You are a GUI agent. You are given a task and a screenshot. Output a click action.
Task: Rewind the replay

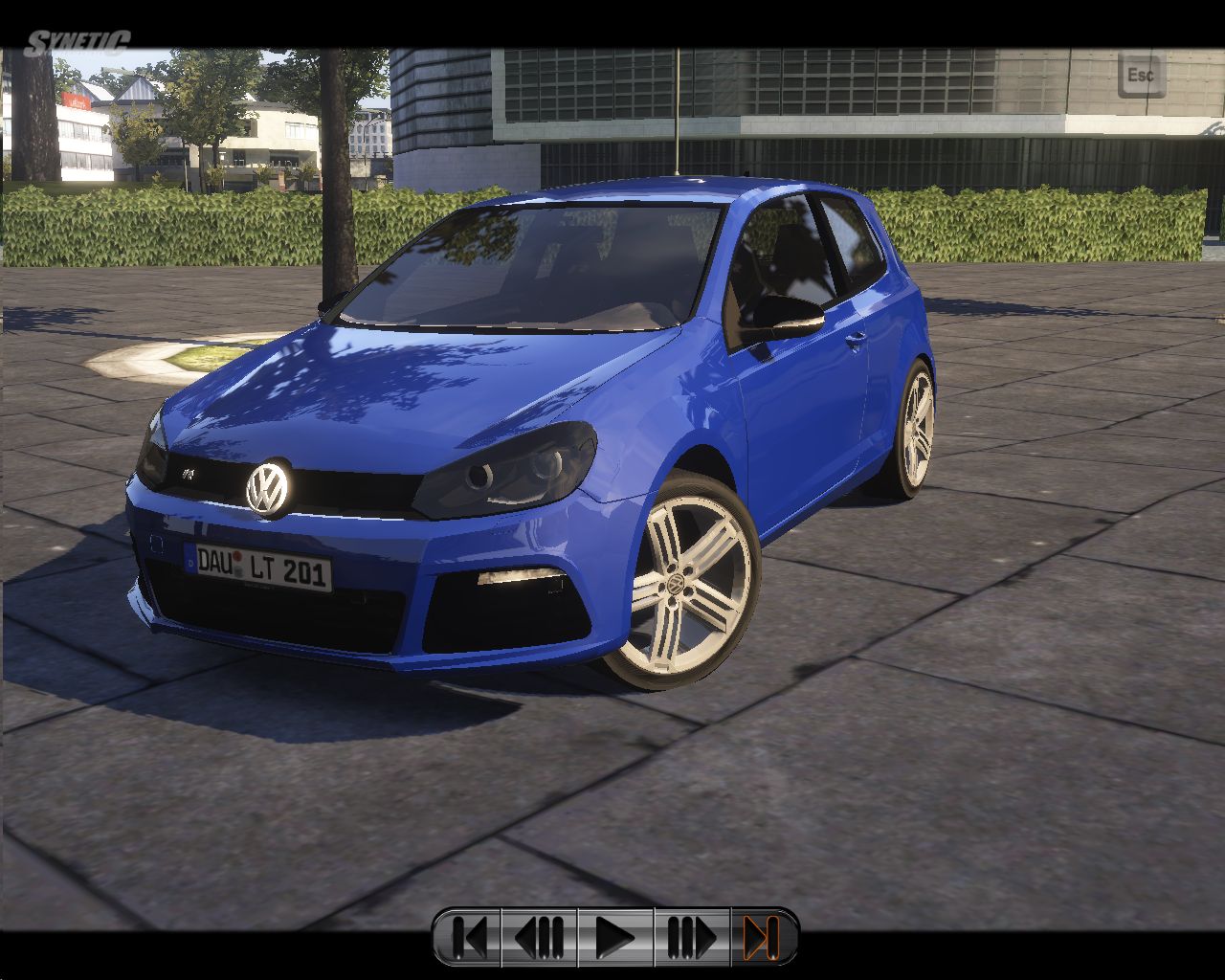tap(540, 937)
